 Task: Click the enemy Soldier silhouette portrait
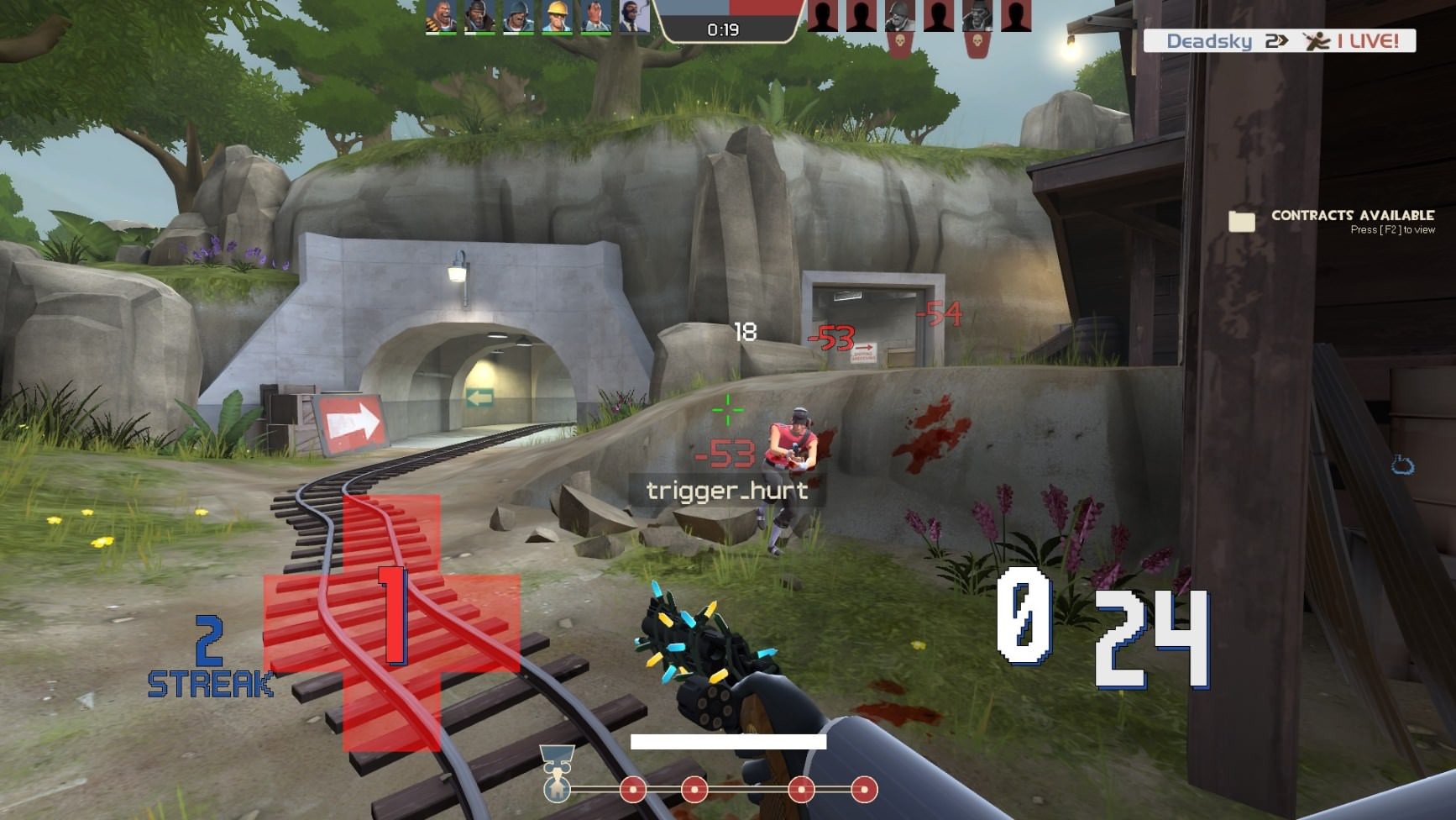pyautogui.click(x=899, y=14)
